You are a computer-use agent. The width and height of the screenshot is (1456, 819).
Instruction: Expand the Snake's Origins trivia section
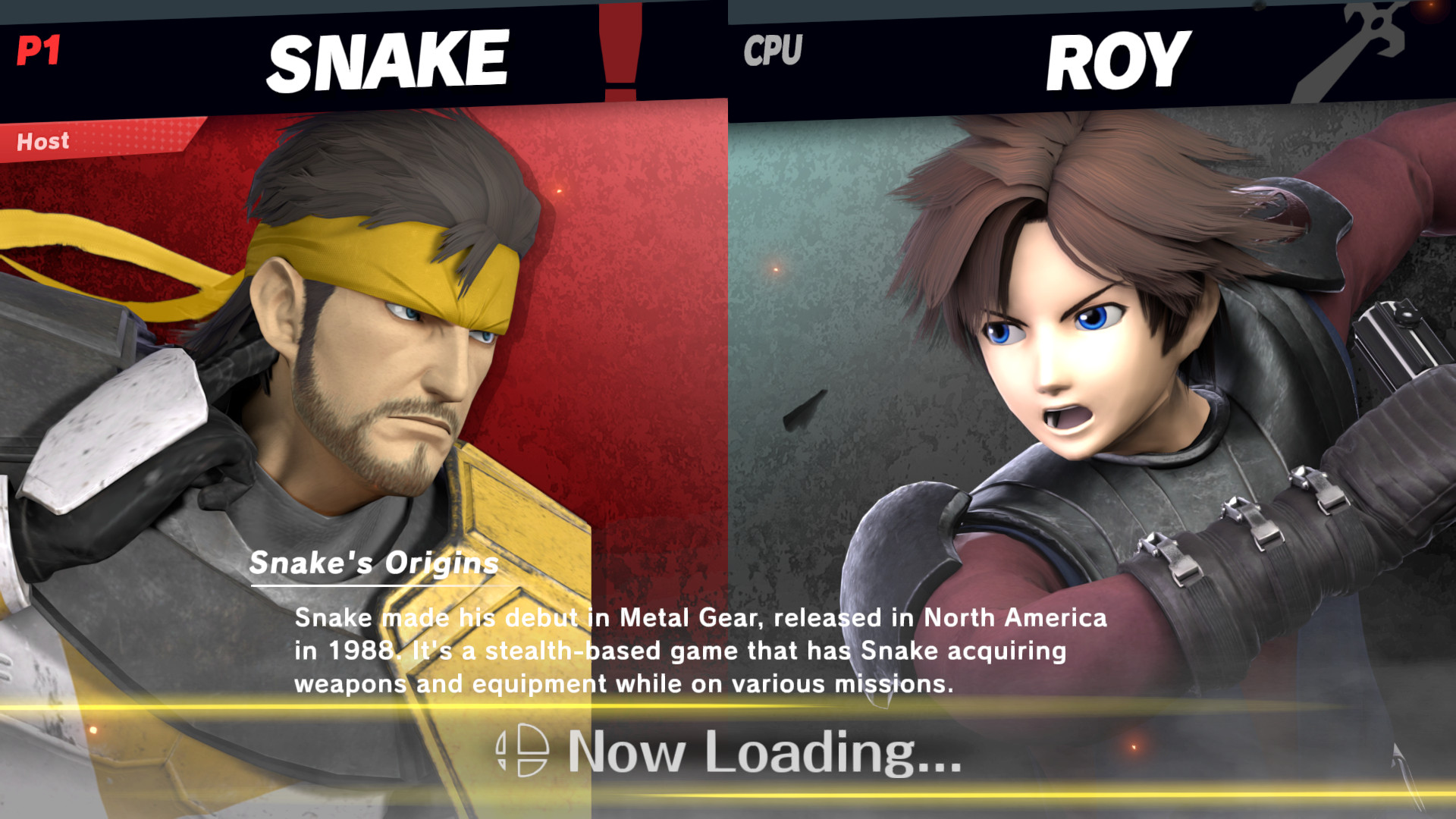click(373, 563)
